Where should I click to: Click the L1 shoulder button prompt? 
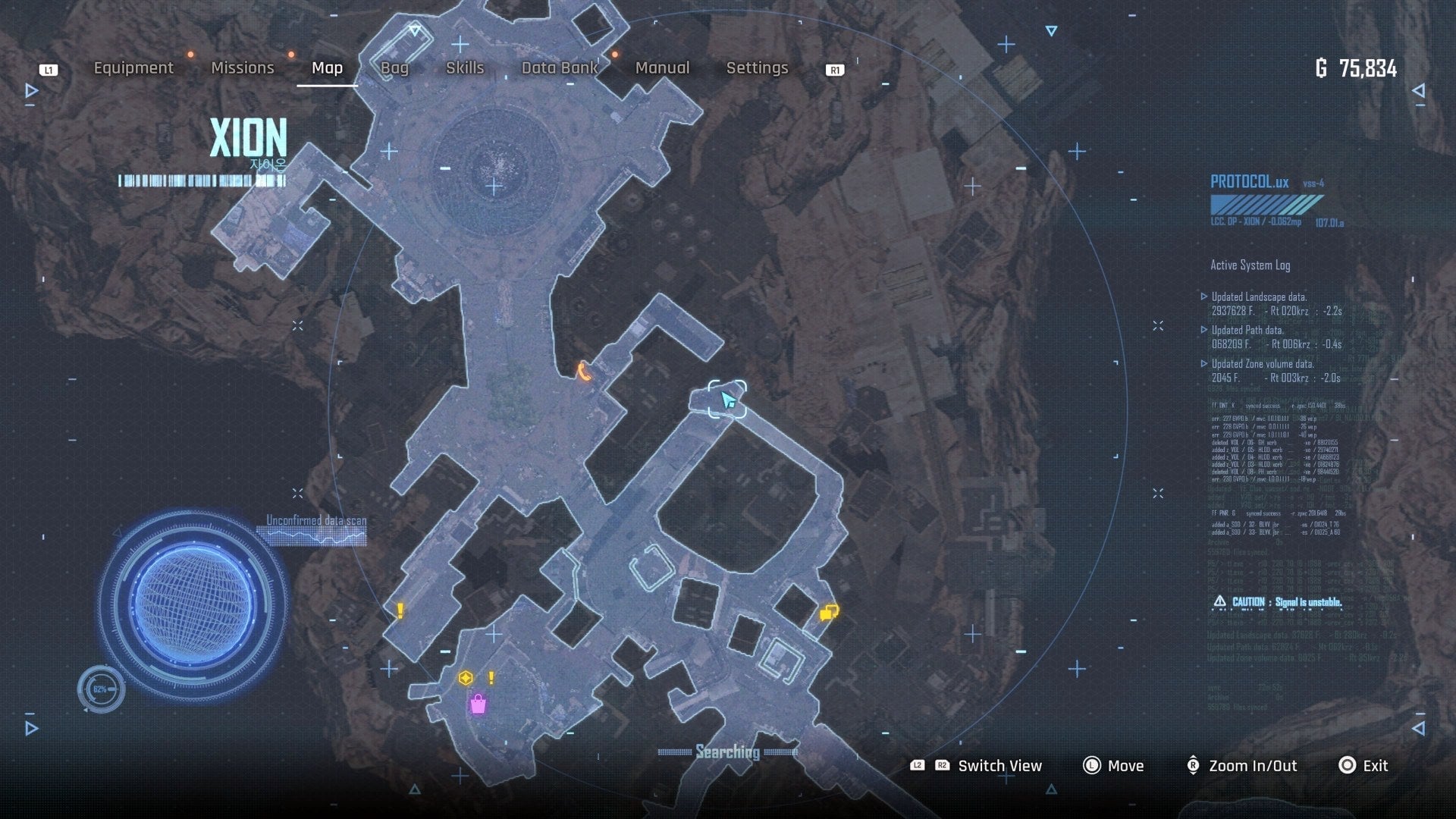[49, 69]
